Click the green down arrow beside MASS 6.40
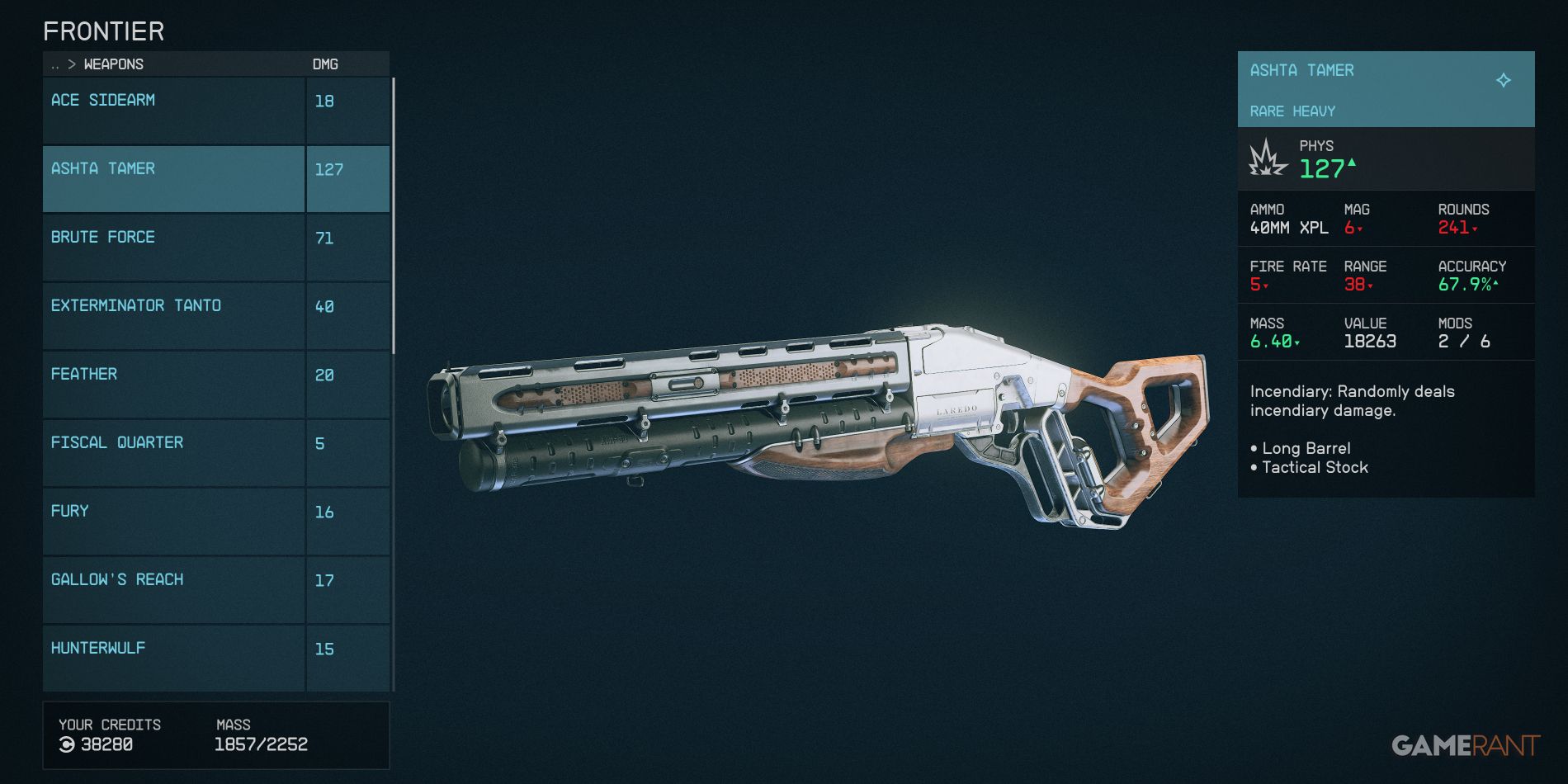The image size is (1568, 784). [1296, 342]
